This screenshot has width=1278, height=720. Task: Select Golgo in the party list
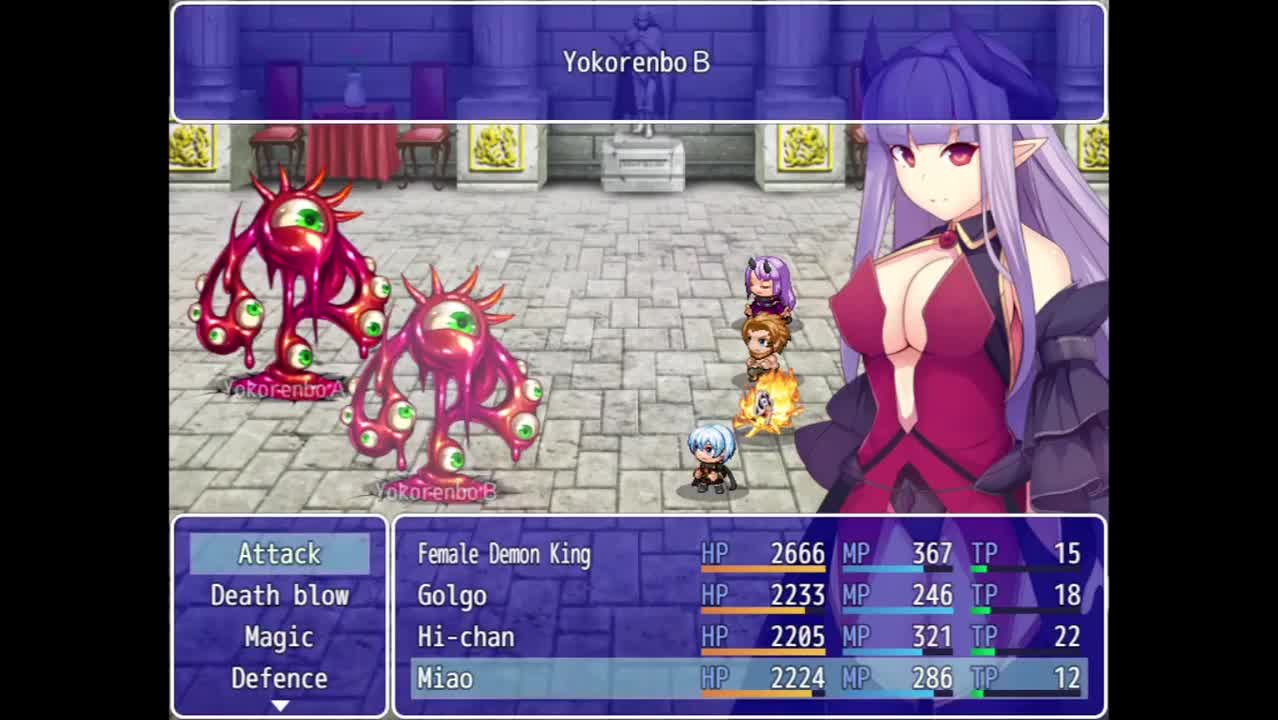tap(748, 596)
